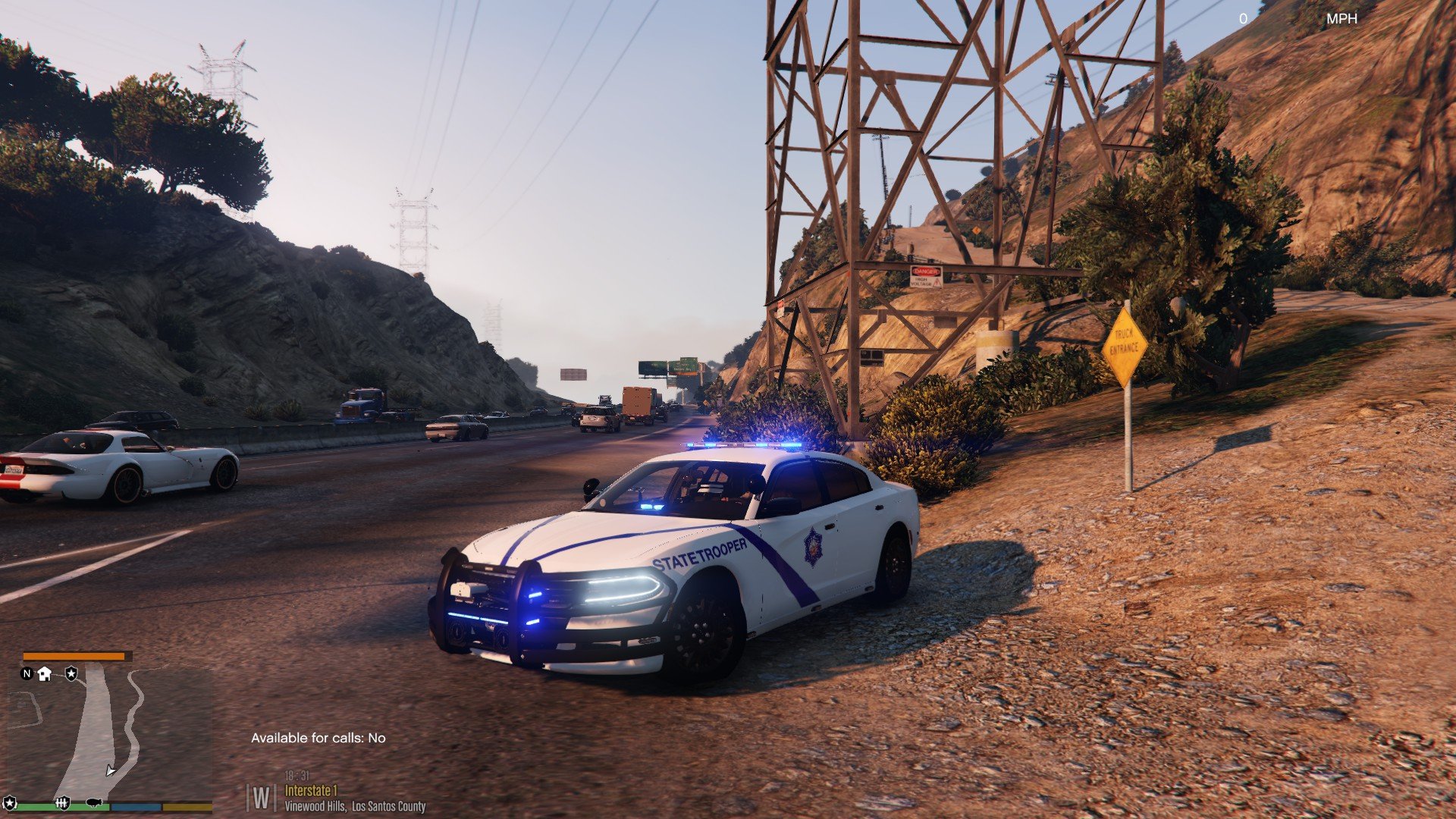Click the police badge blip beside the house

71,673
